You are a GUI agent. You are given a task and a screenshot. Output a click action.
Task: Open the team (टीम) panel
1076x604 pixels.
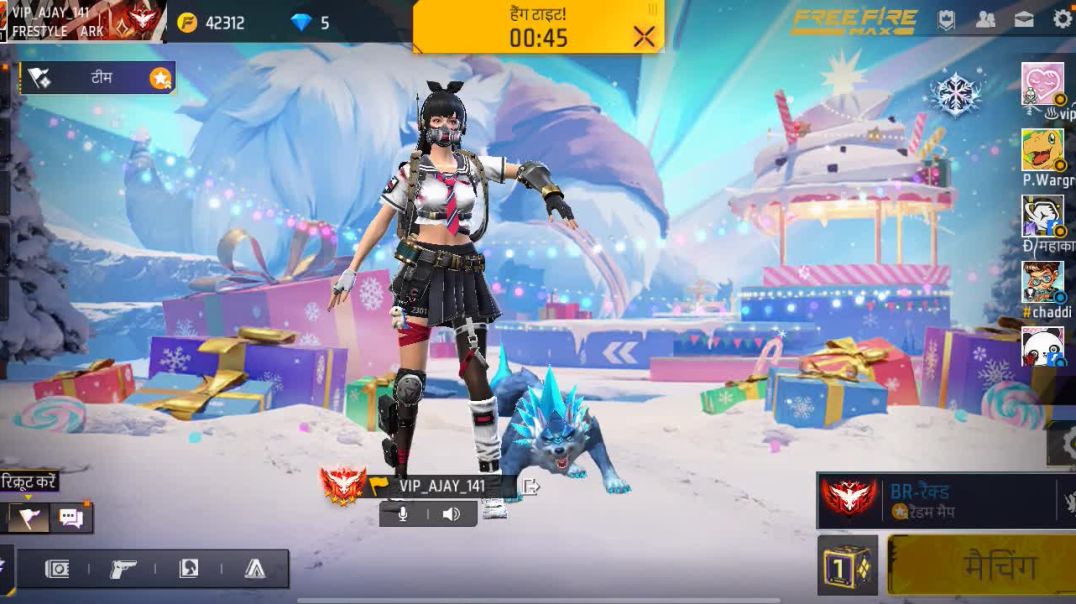(98, 78)
